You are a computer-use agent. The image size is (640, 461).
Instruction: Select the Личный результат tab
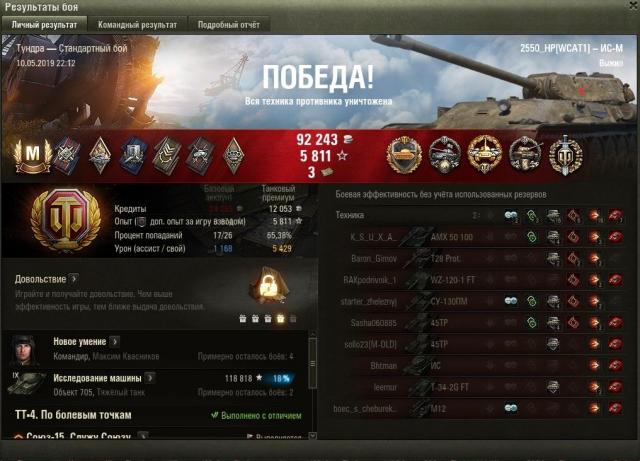click(x=43, y=24)
